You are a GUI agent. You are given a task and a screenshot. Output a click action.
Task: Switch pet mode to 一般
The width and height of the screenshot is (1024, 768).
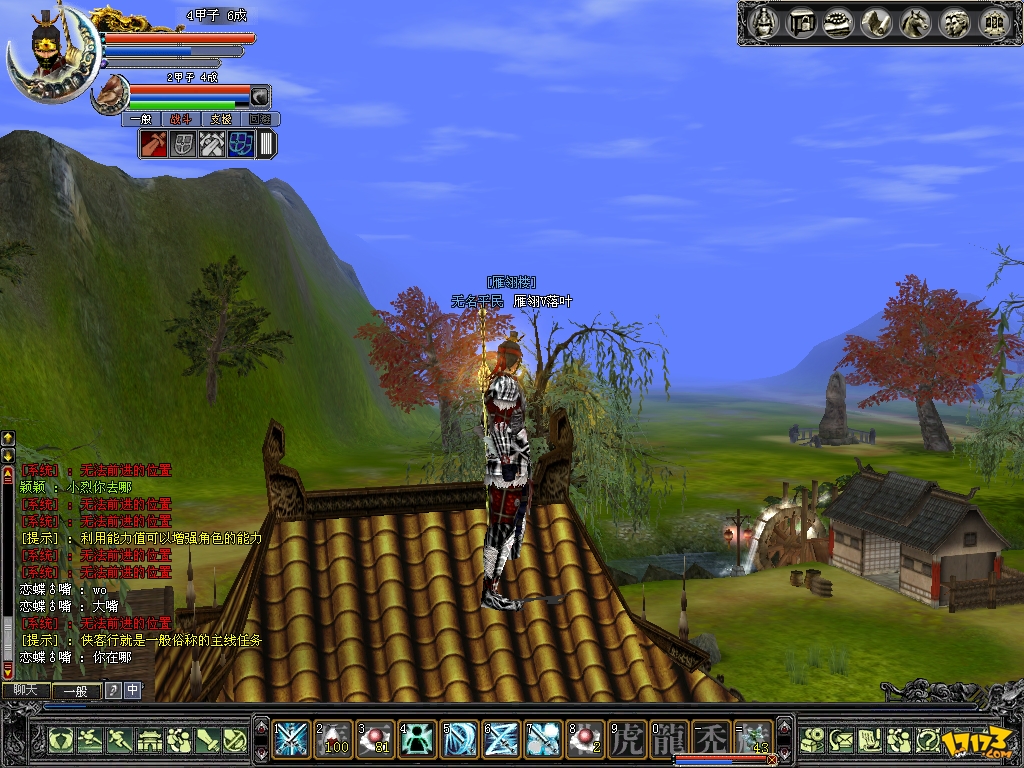click(141, 119)
